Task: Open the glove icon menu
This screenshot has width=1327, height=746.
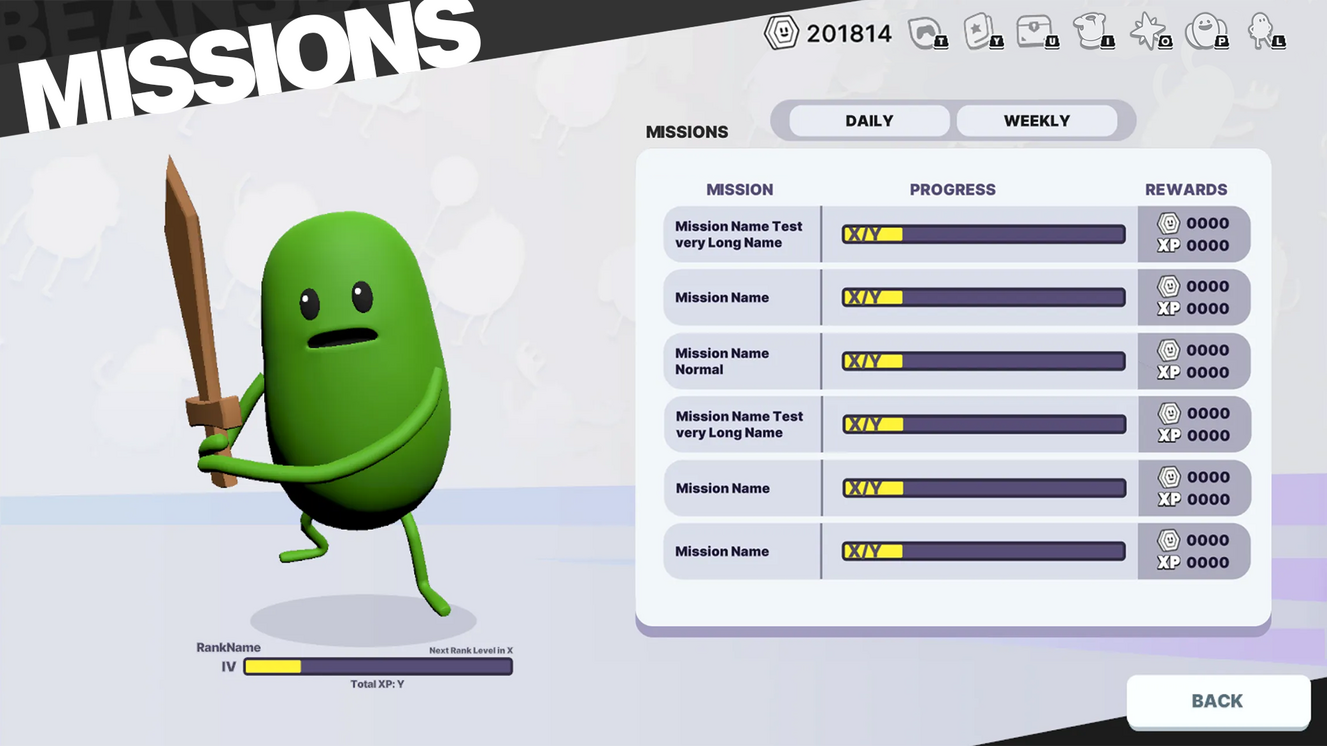Action: (1092, 33)
